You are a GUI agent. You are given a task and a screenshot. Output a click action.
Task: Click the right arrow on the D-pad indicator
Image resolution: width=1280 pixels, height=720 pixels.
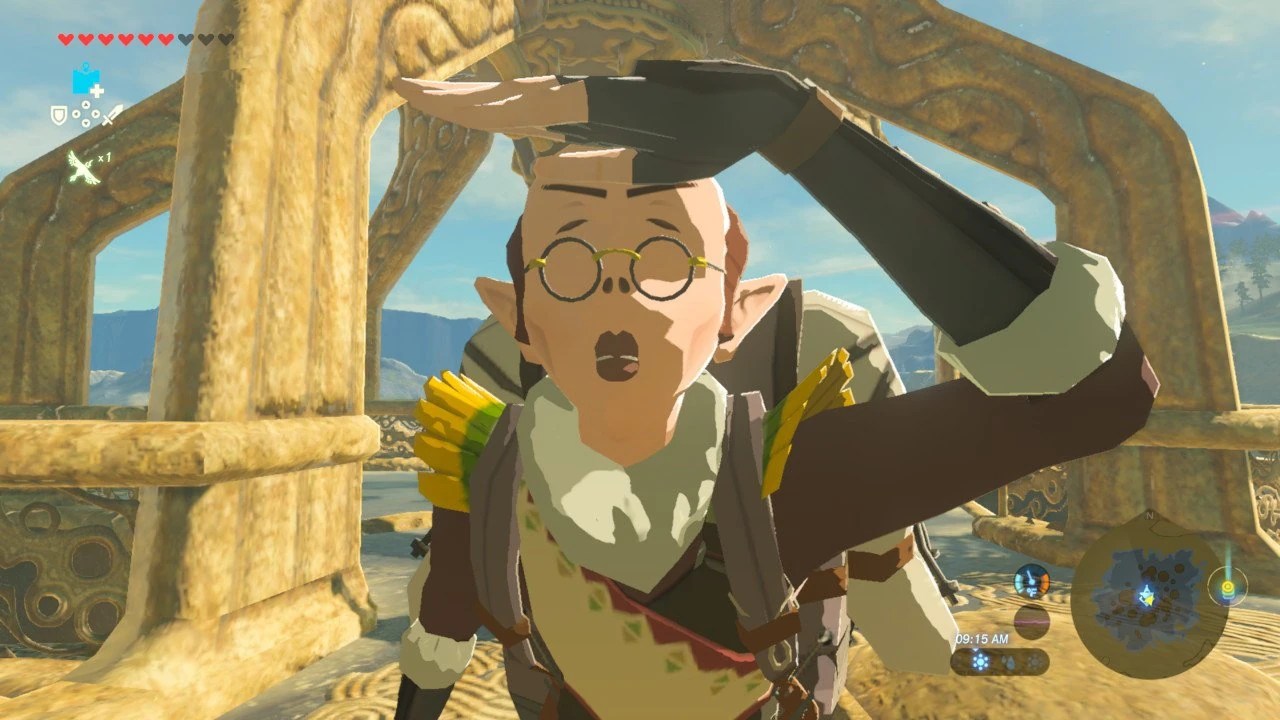point(96,113)
